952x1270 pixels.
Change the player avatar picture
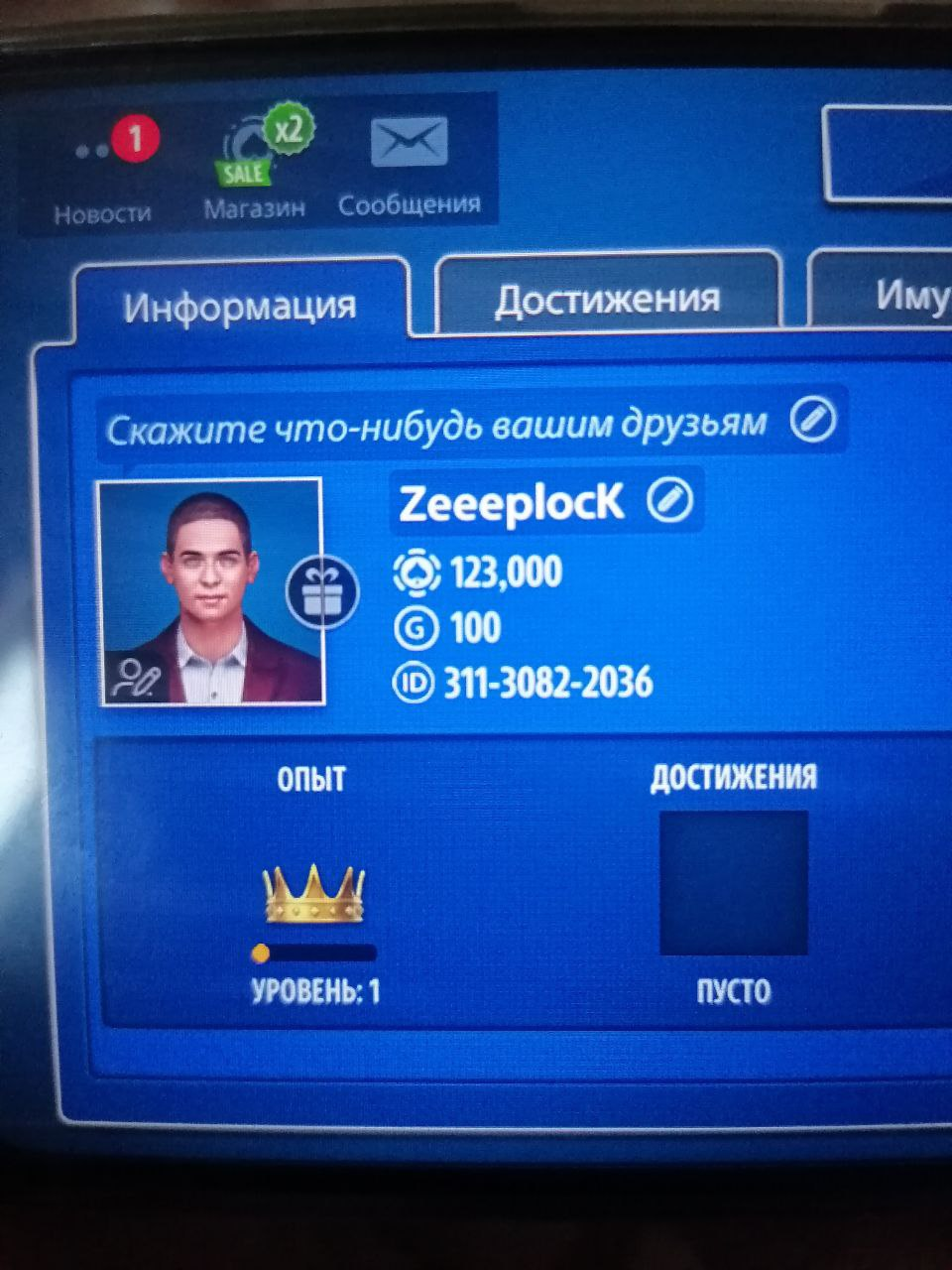tap(135, 679)
